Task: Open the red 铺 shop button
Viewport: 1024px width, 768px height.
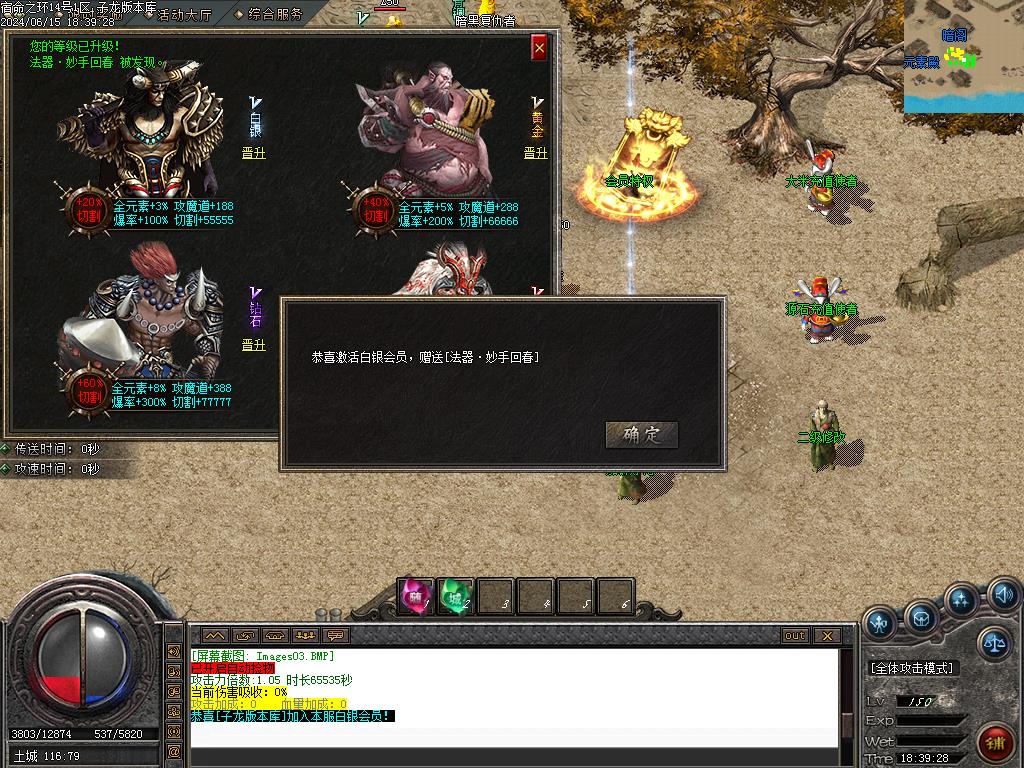Action: click(995, 743)
